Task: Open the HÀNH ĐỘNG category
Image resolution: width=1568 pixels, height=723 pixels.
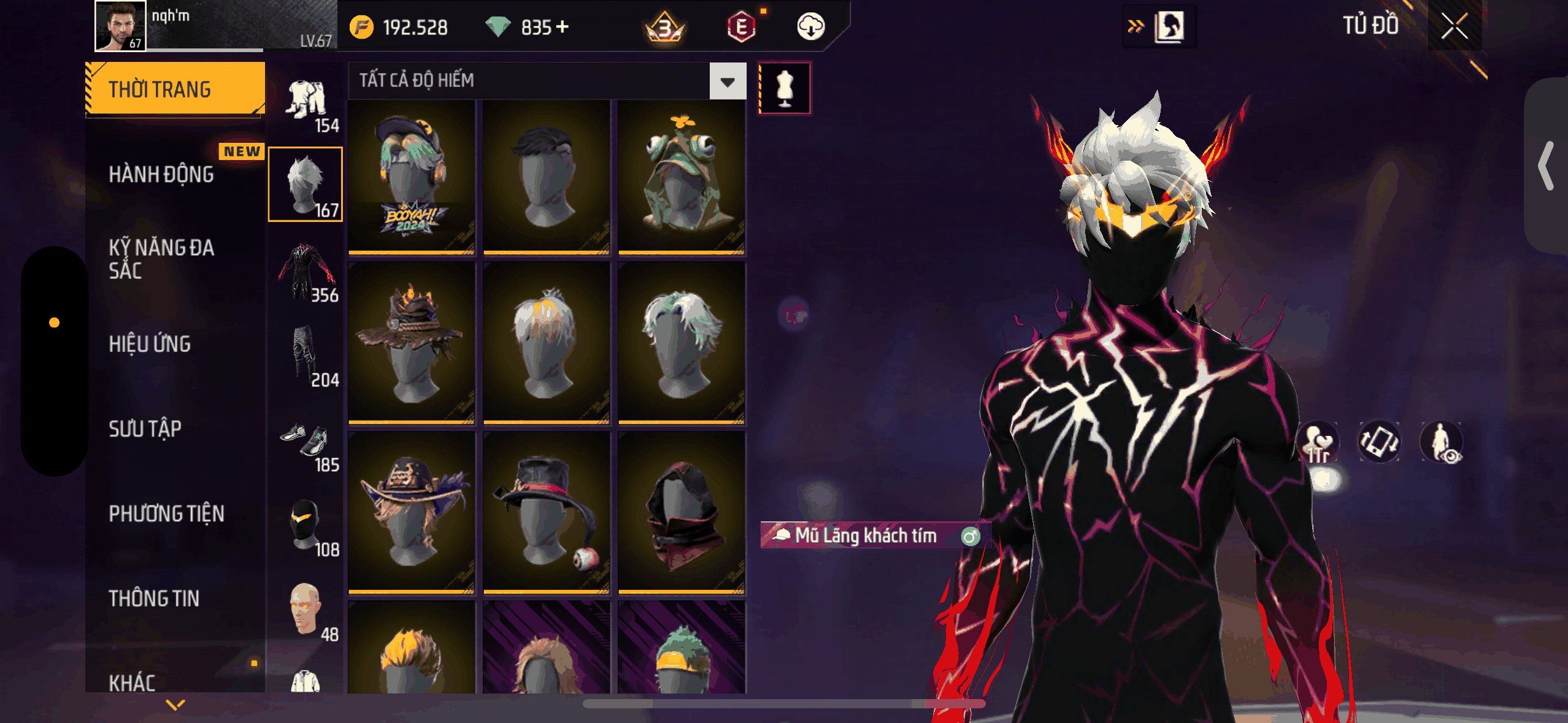Action: click(x=161, y=174)
